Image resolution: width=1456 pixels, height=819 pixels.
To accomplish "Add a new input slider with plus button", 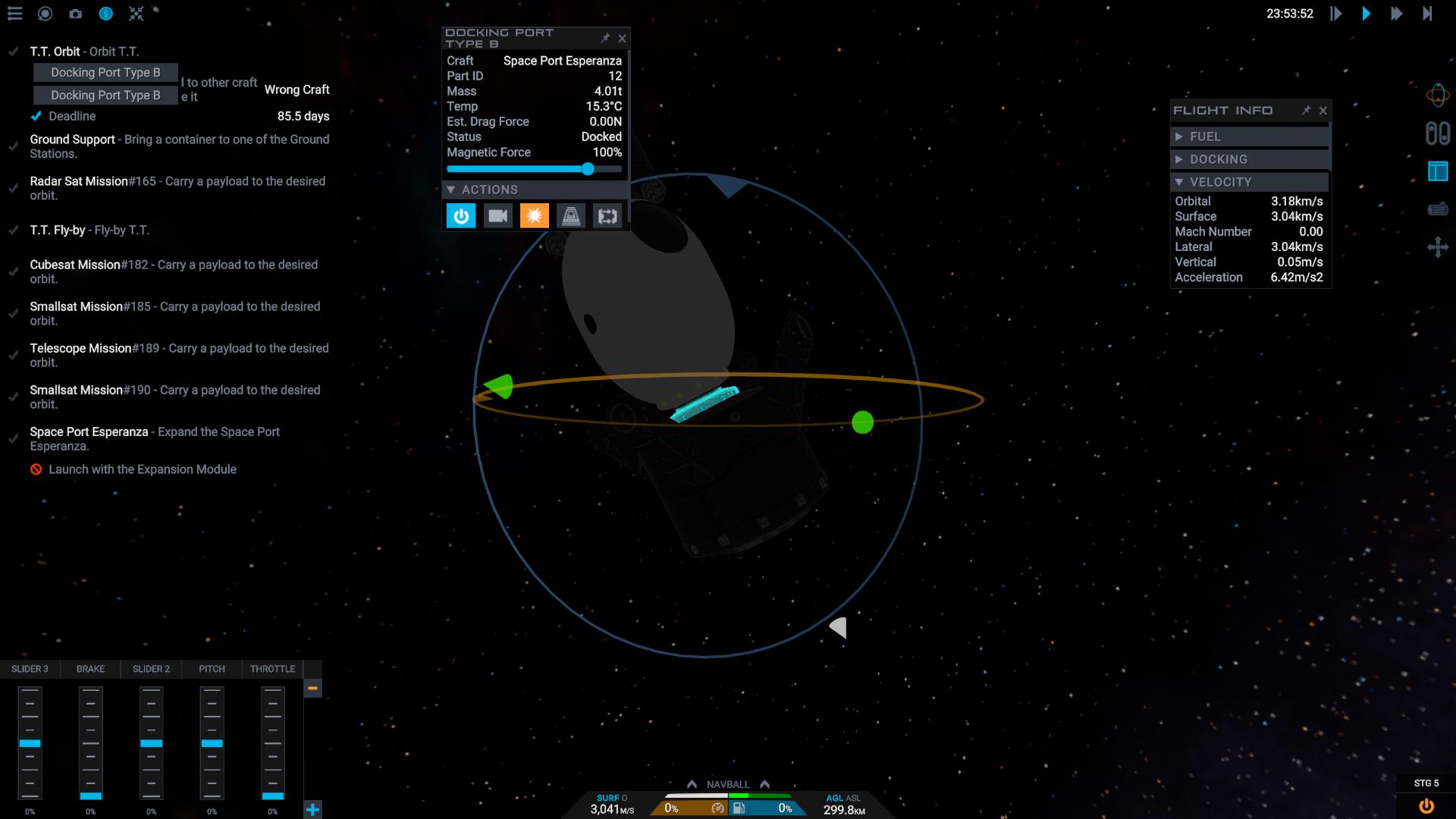I will coord(312,809).
